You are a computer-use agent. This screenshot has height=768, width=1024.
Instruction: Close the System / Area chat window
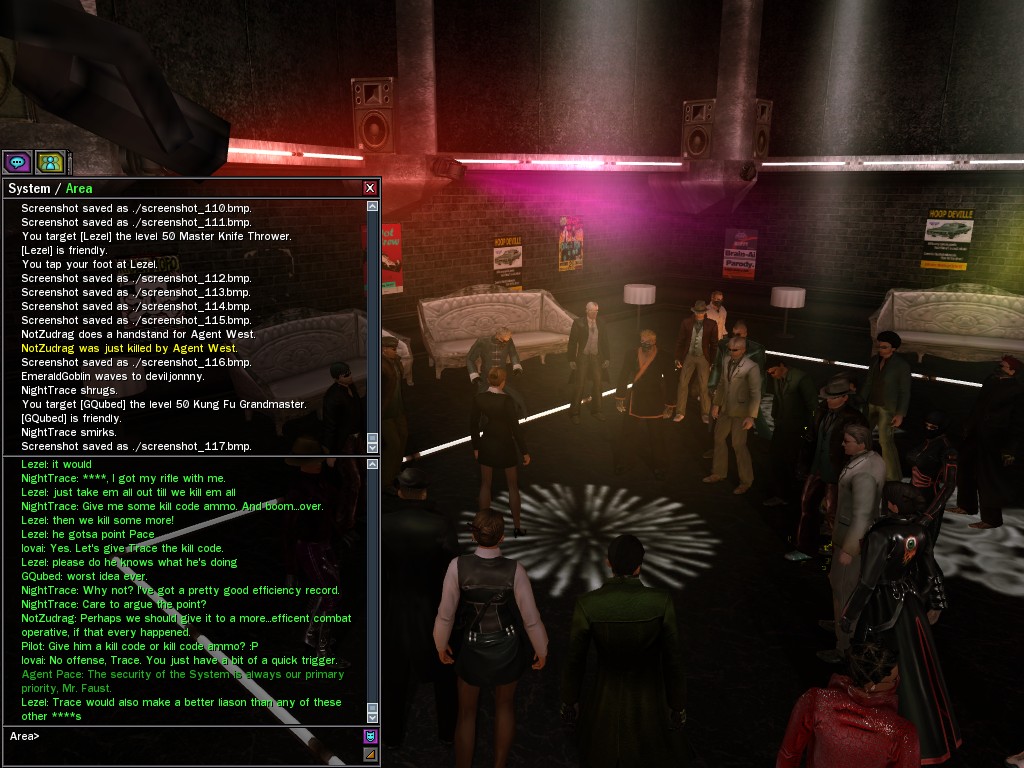point(370,188)
